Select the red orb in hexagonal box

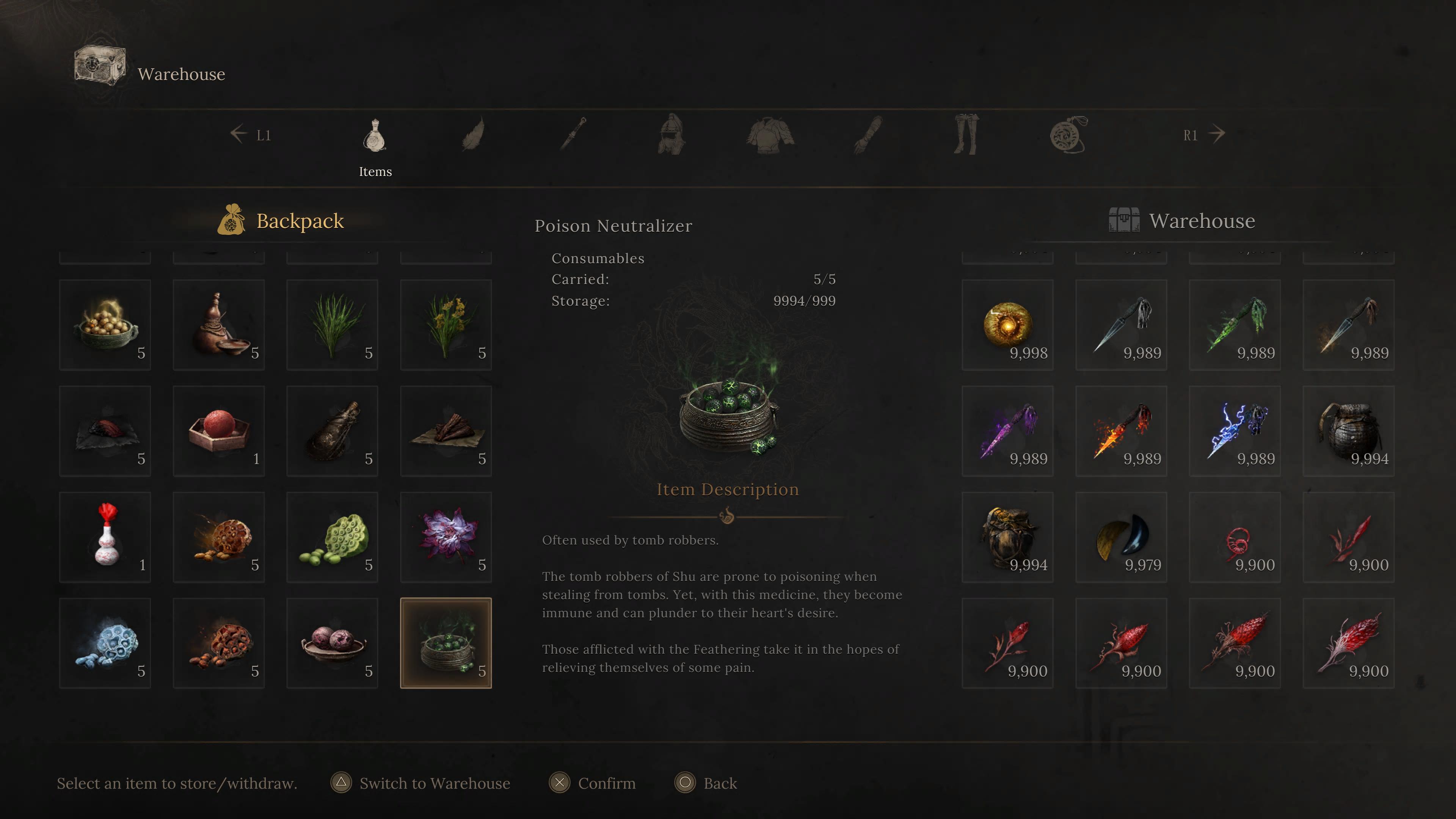219,431
